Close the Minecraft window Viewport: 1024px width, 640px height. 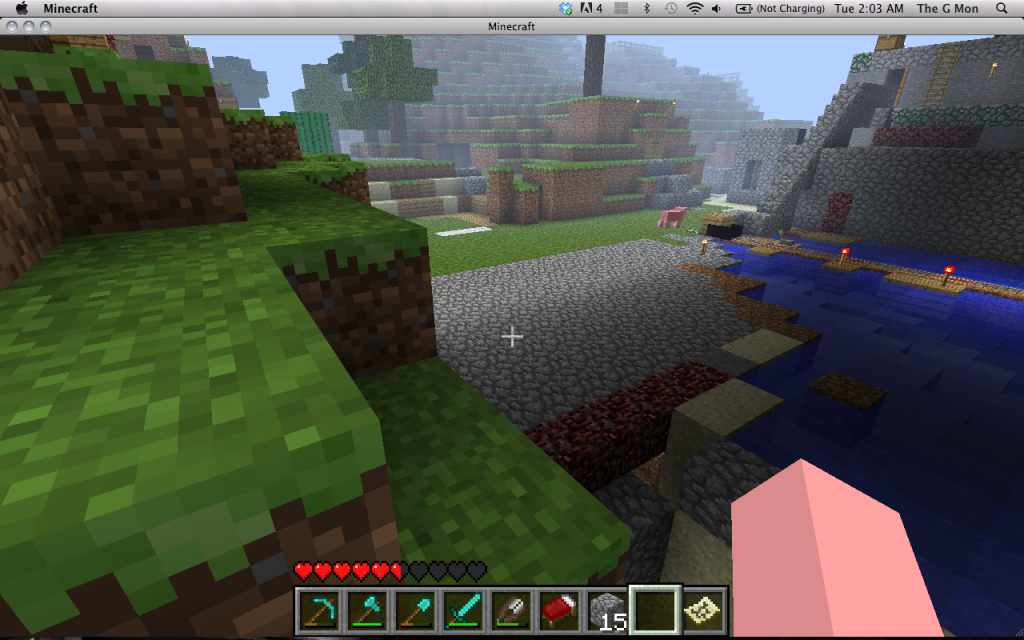tap(10, 25)
